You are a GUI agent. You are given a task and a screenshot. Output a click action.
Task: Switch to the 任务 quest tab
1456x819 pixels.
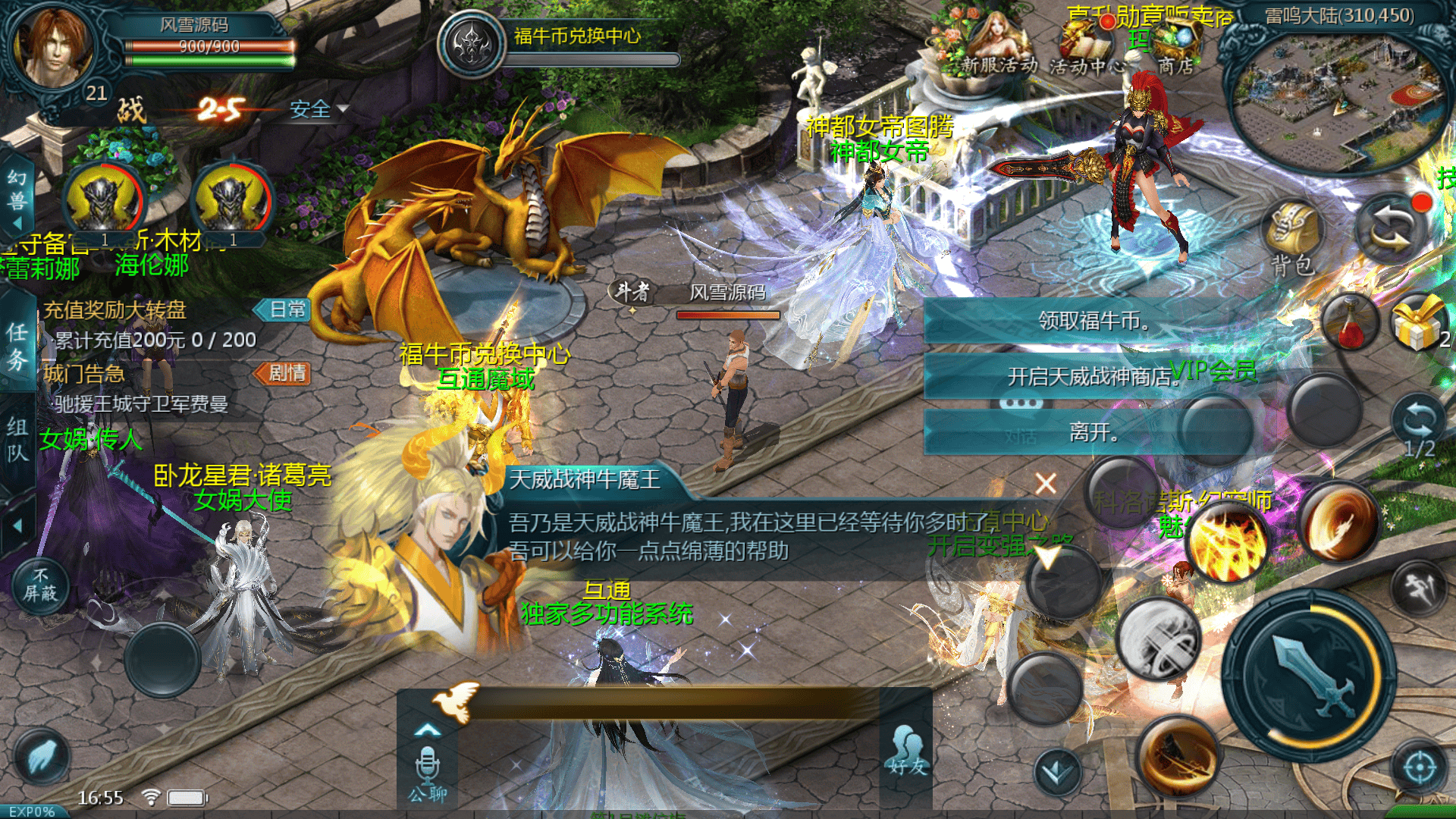(17, 346)
